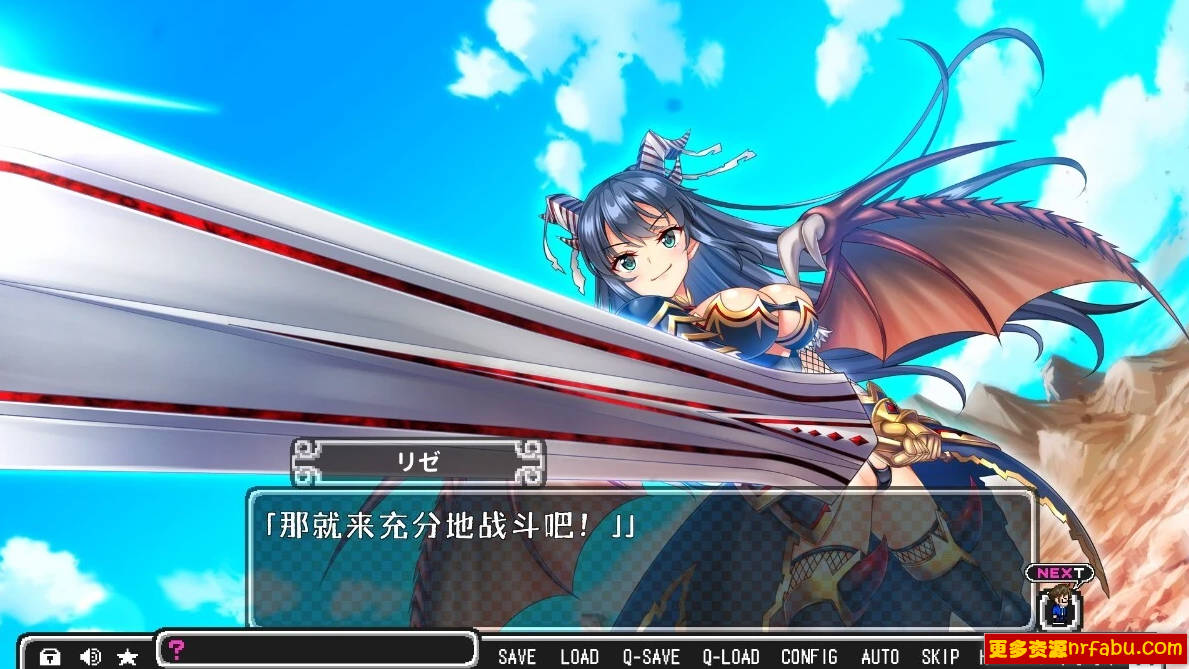Open the LOAD menu

click(579, 656)
